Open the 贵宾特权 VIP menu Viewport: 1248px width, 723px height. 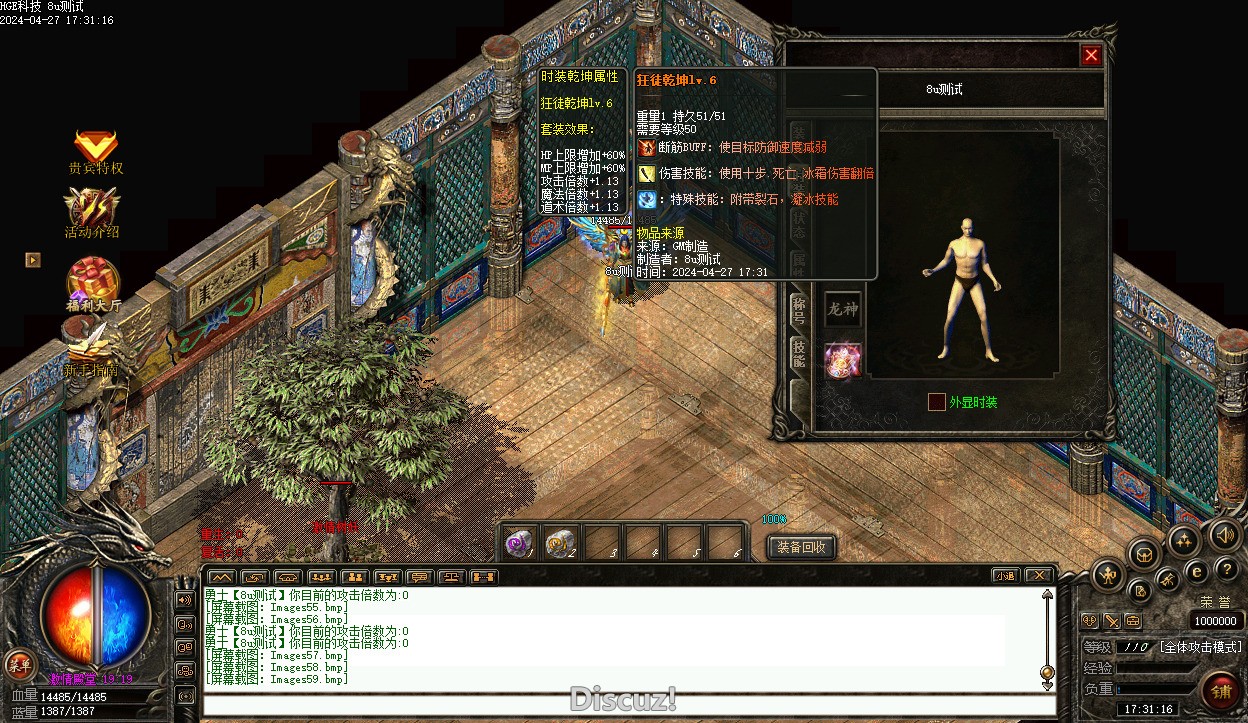[x=96, y=151]
